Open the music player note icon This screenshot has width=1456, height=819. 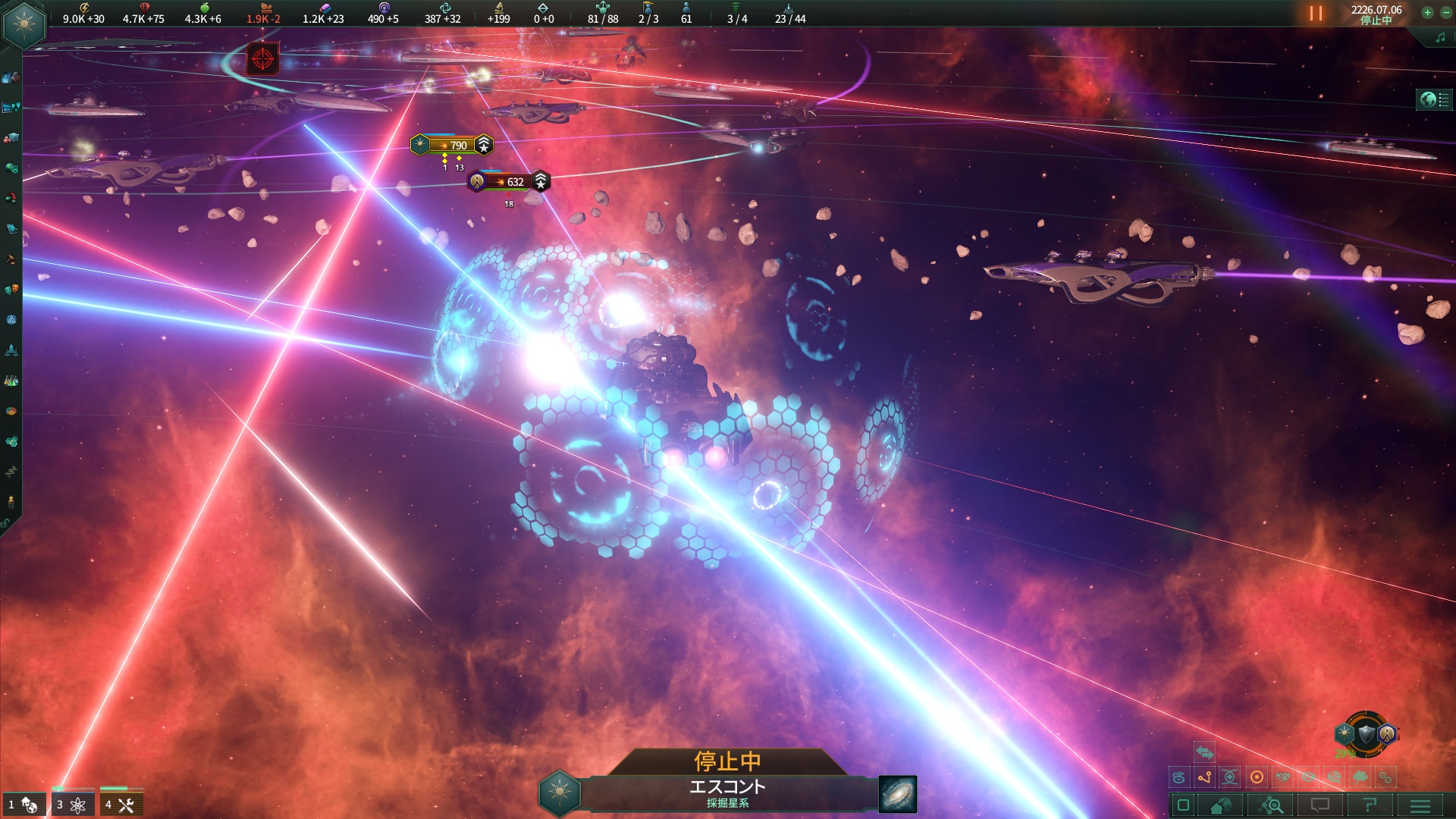click(x=1440, y=38)
